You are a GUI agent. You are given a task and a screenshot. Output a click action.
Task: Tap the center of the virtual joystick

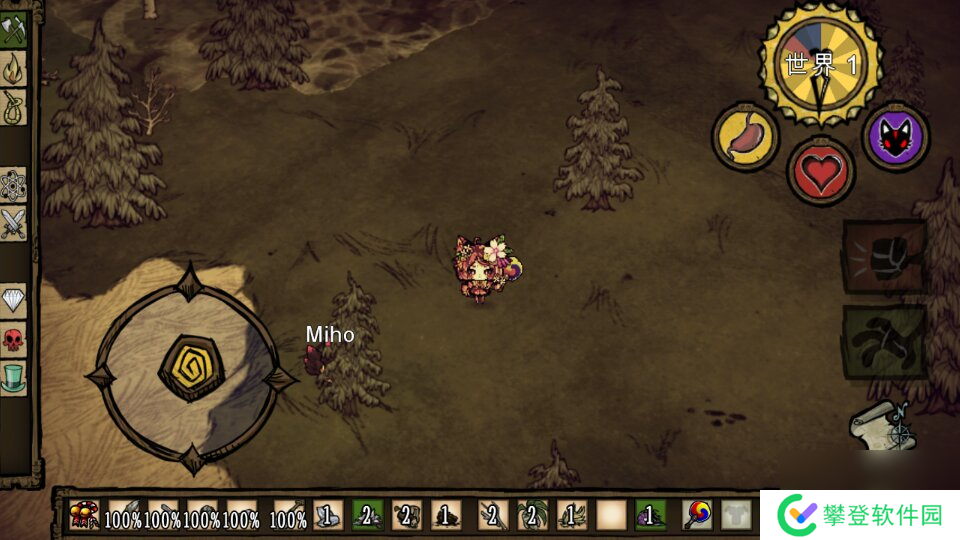pyautogui.click(x=190, y=368)
